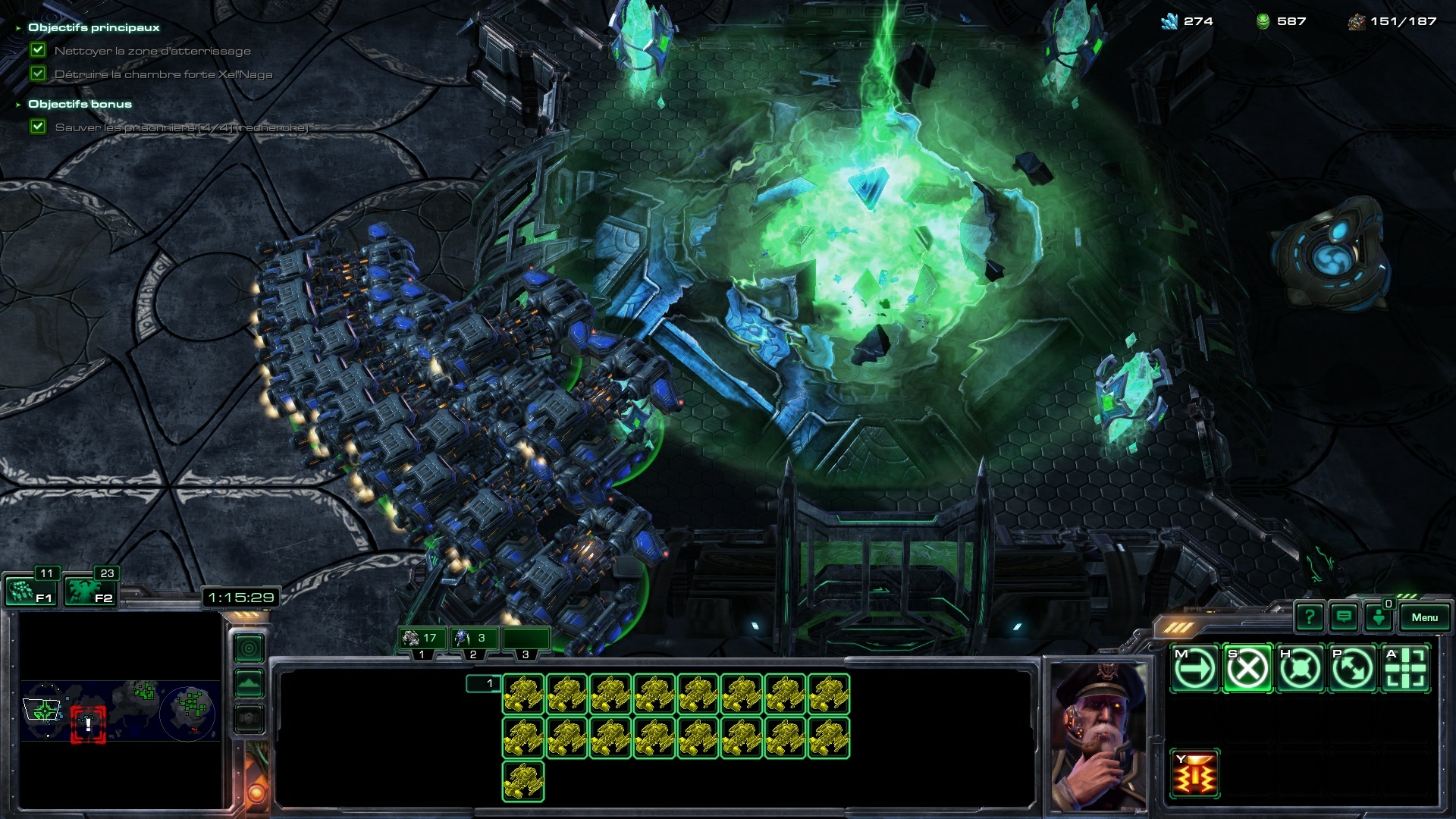This screenshot has height=819, width=1456.
Task: Fire the Yamato Cannon ability
Action: tap(1195, 774)
